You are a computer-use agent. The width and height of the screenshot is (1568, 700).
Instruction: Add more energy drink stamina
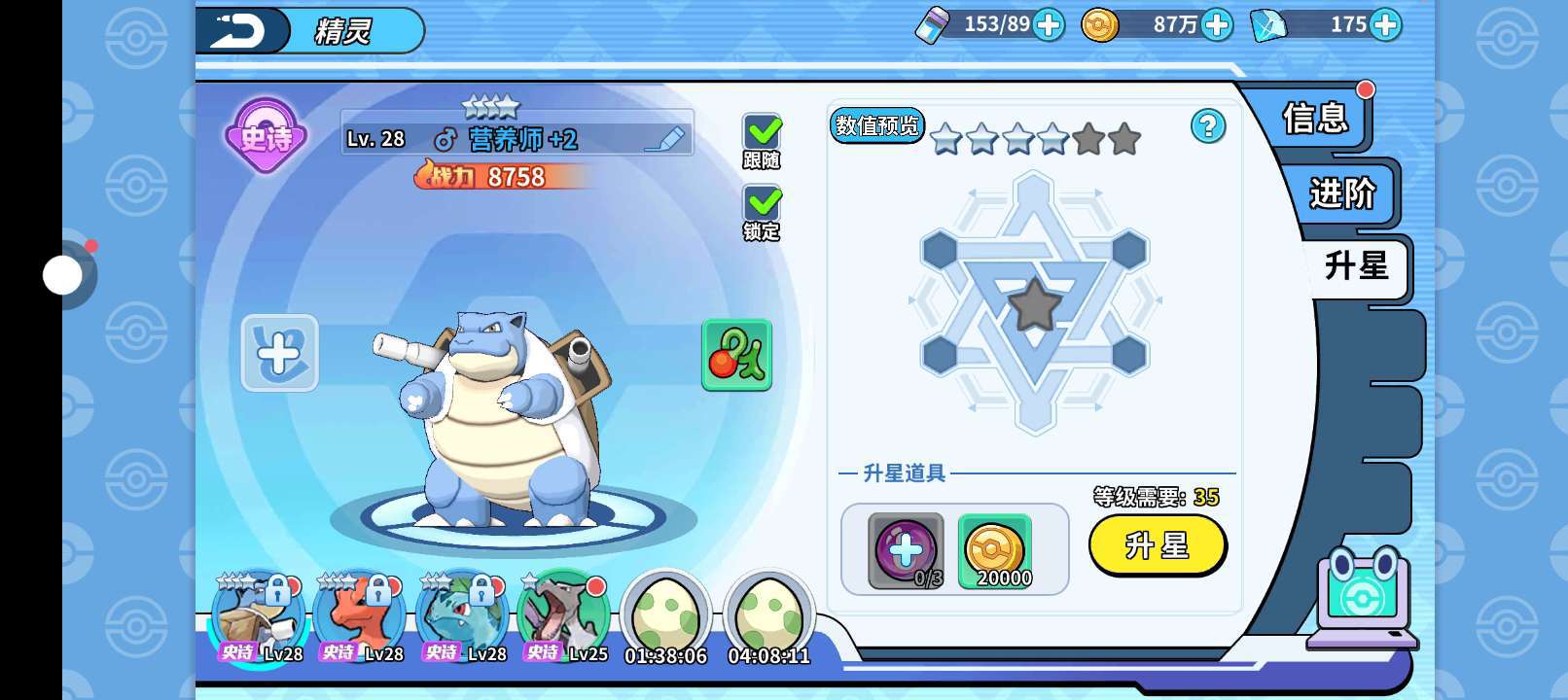point(1048,25)
